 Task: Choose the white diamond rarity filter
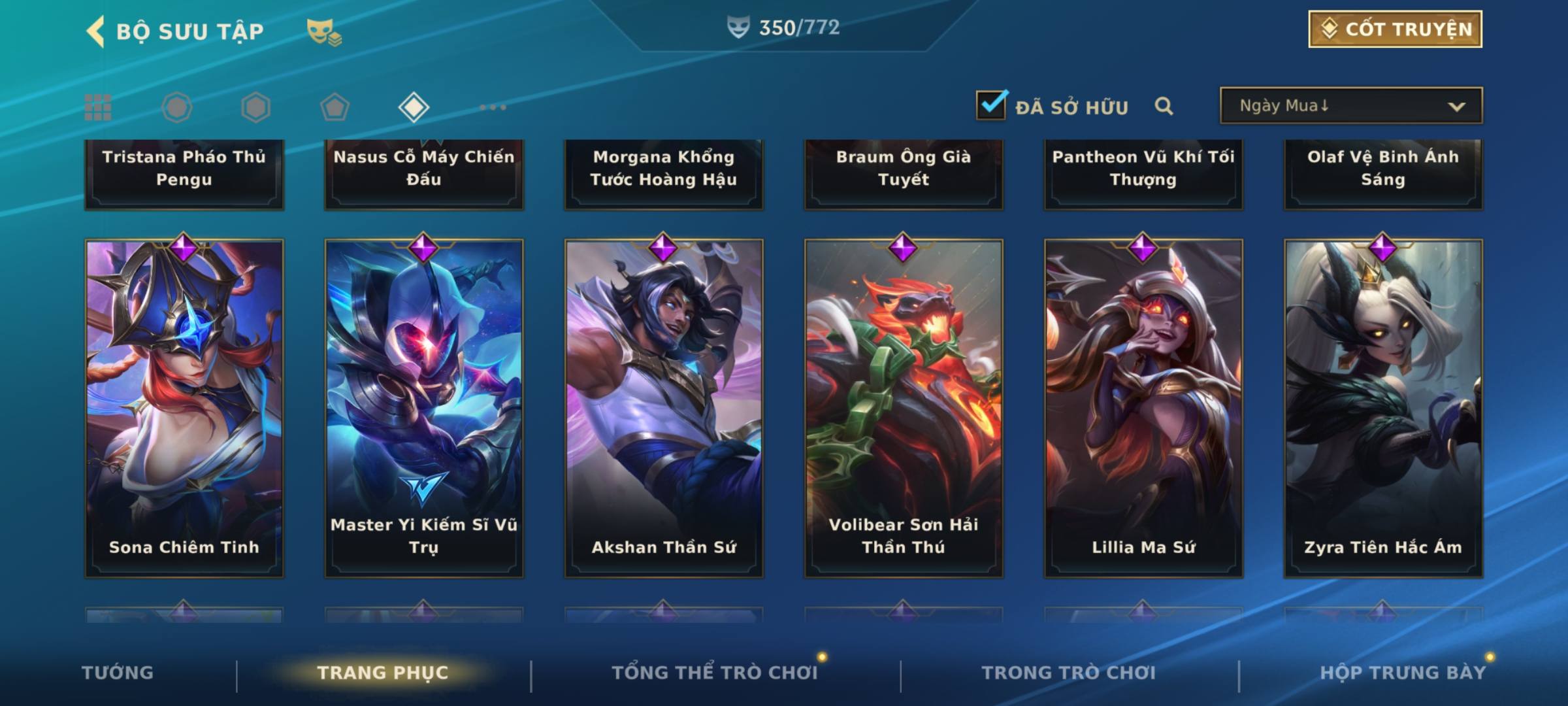pos(414,107)
